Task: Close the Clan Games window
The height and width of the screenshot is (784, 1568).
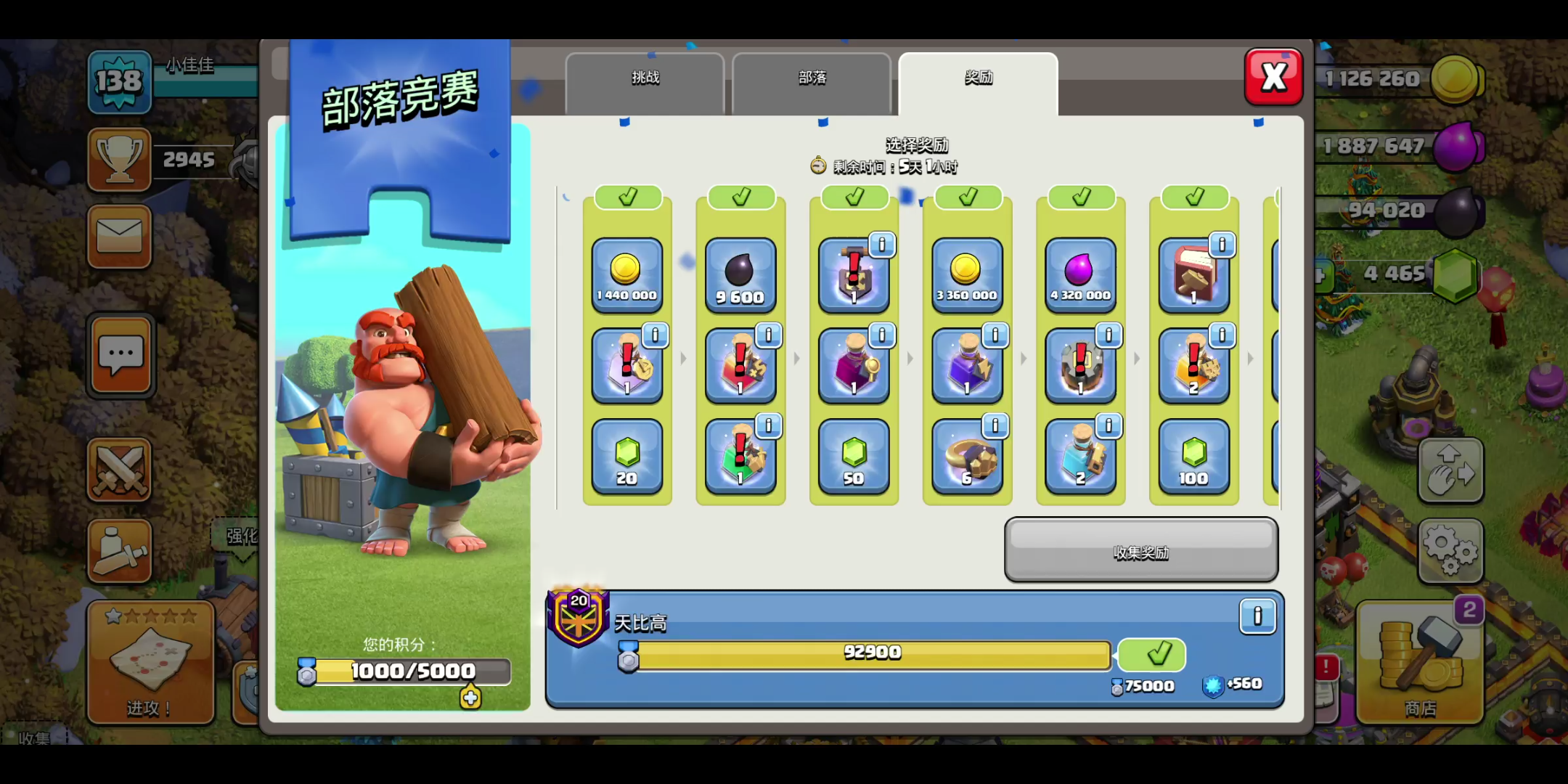Action: [1273, 77]
